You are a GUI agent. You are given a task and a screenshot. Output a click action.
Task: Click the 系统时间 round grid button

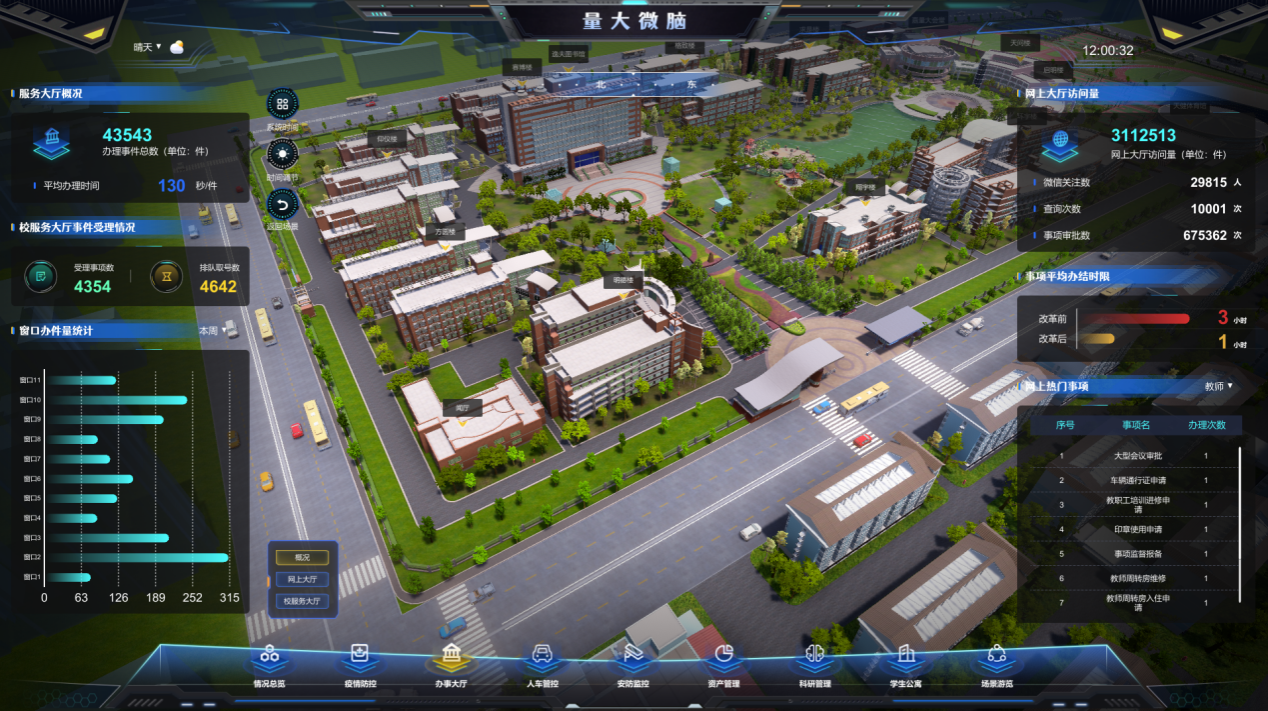pyautogui.click(x=282, y=104)
